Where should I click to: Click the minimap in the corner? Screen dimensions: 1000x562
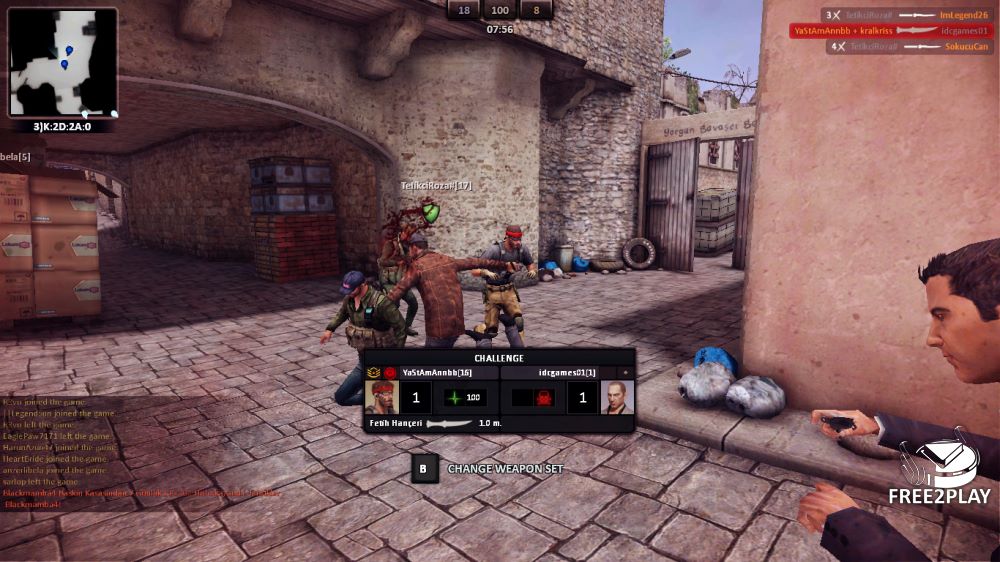pos(63,62)
